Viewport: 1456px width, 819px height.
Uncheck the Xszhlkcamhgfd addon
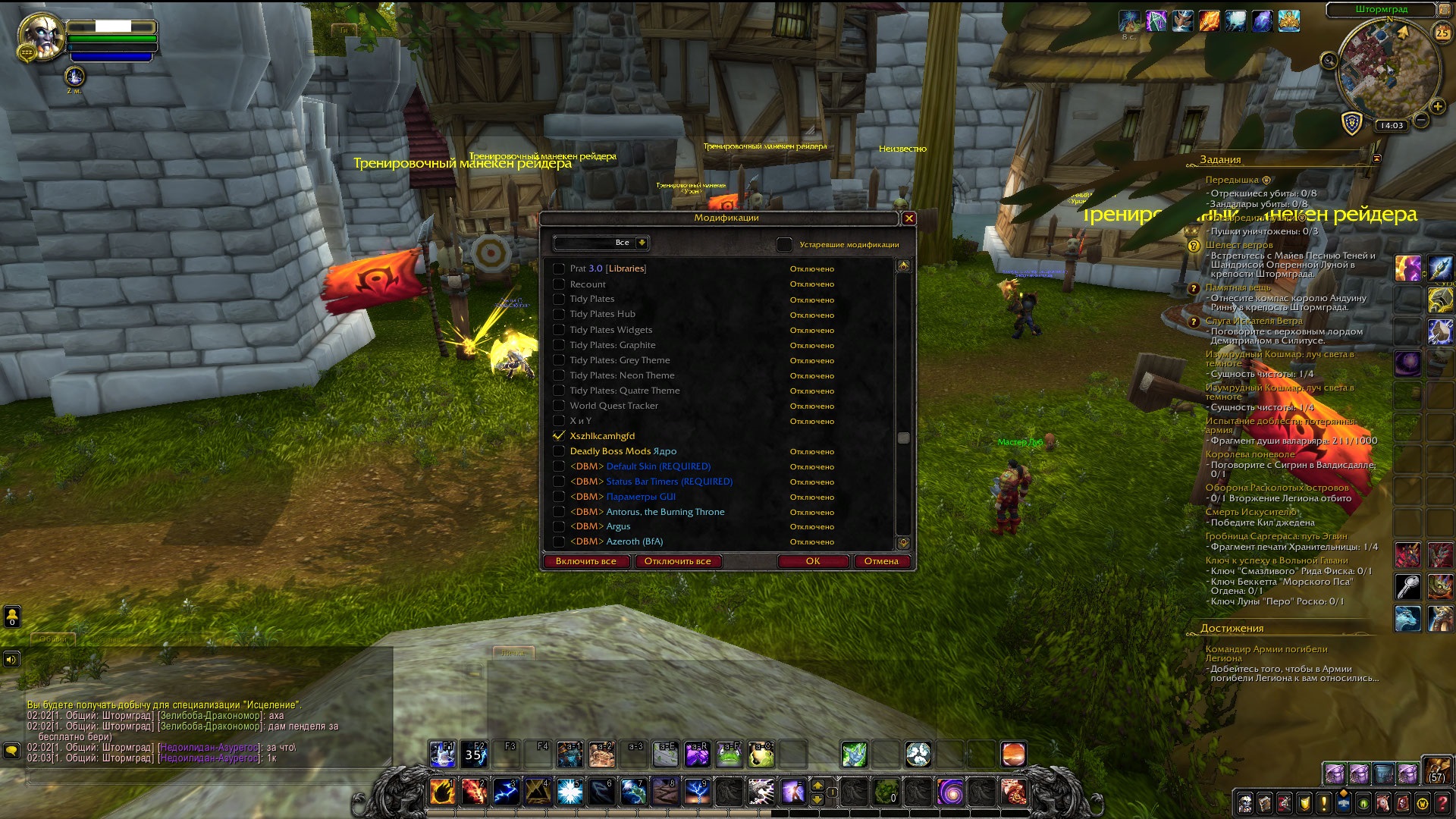click(x=559, y=436)
